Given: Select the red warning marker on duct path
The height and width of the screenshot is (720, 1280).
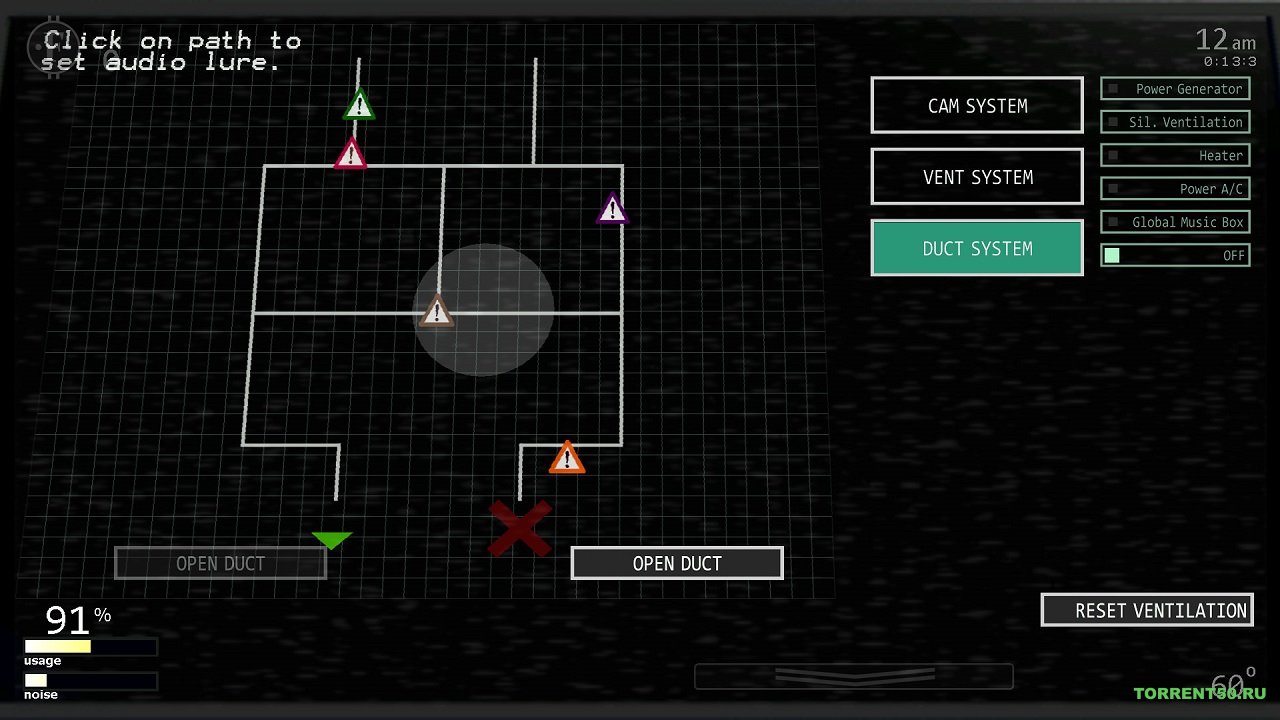Looking at the screenshot, I should point(350,155).
